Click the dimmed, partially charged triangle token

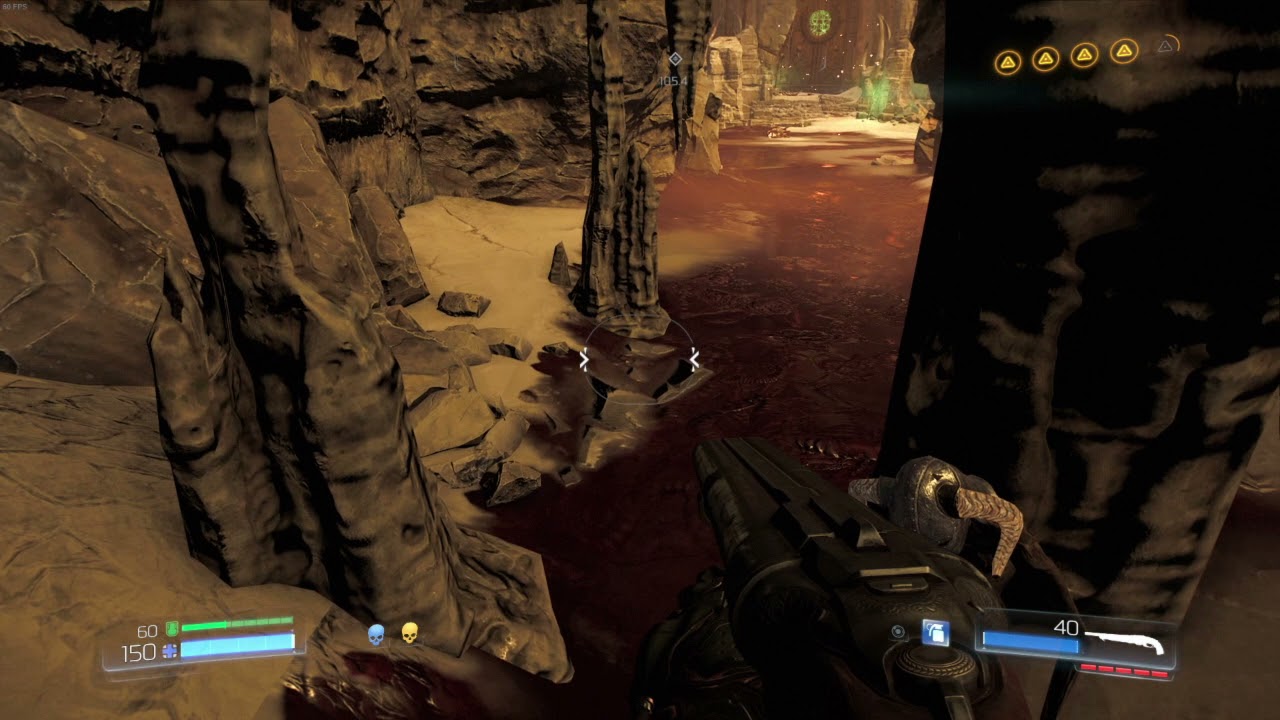click(1165, 46)
